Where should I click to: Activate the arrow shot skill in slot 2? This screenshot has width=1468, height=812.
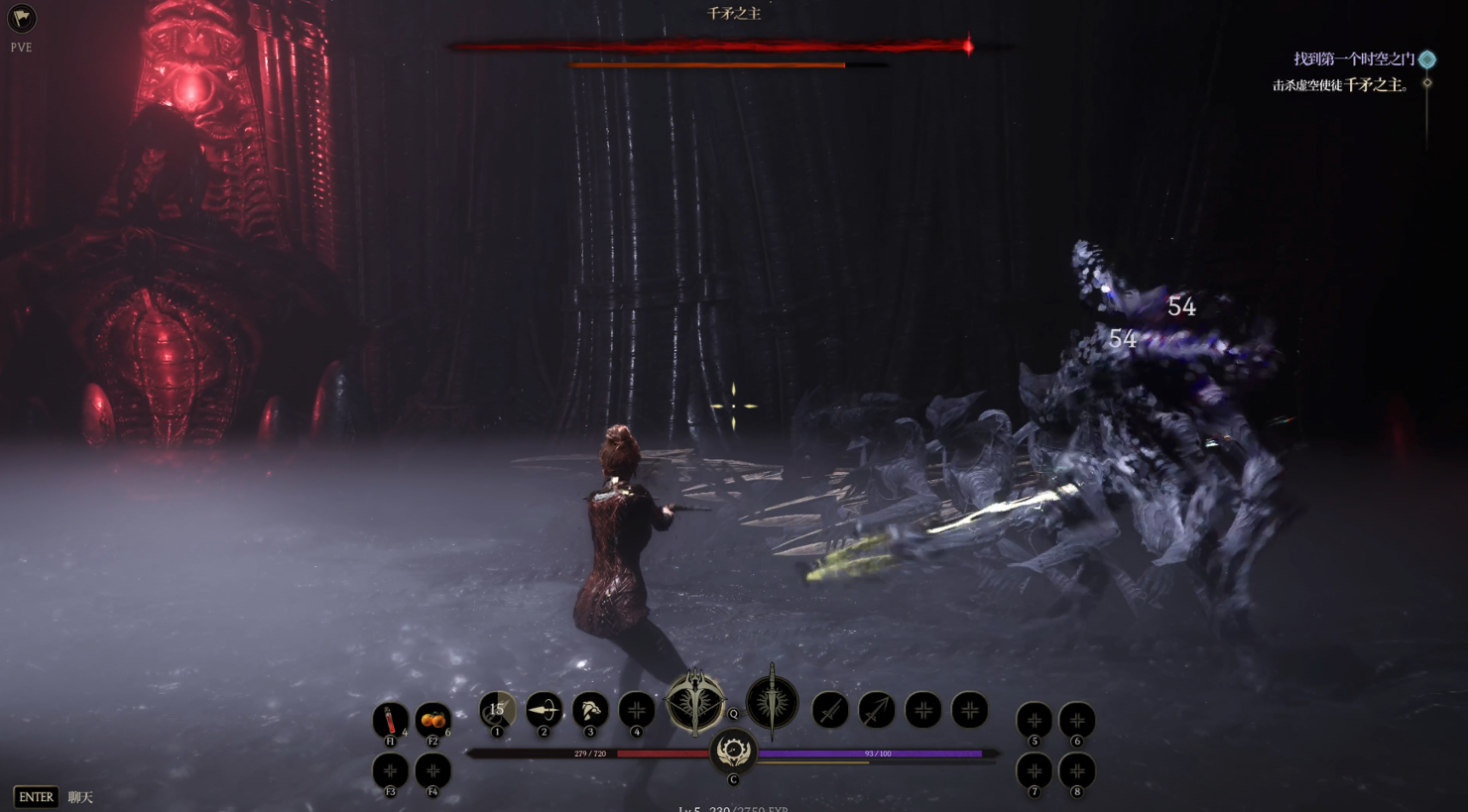pos(544,710)
